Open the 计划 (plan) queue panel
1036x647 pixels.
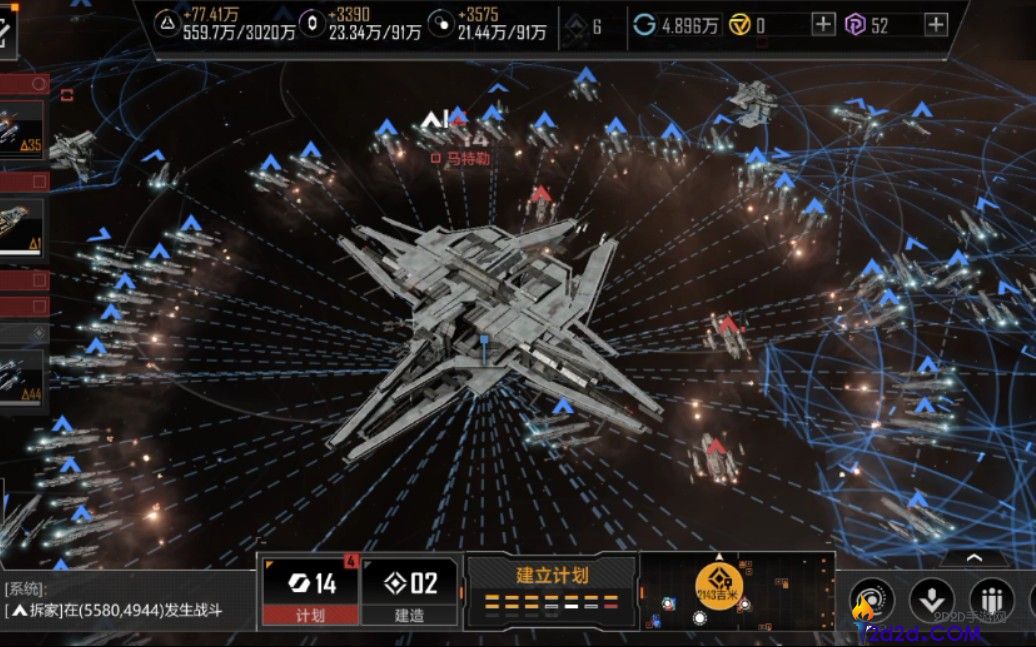(x=310, y=591)
